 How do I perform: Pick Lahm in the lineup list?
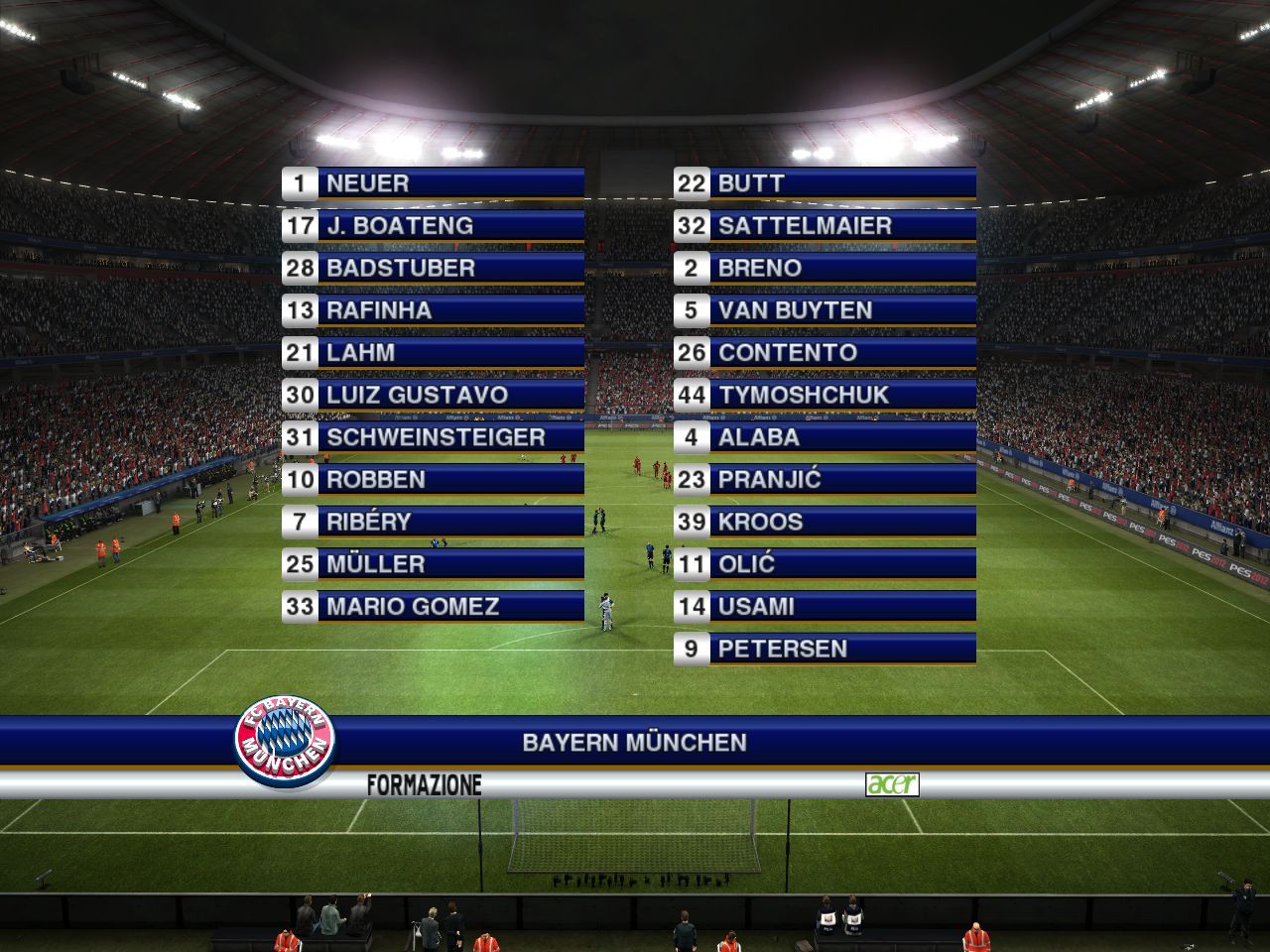coord(434,353)
